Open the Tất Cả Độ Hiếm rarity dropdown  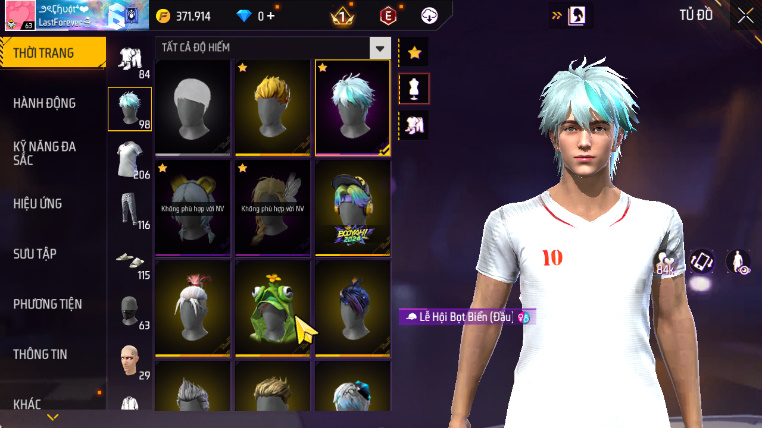(379, 48)
